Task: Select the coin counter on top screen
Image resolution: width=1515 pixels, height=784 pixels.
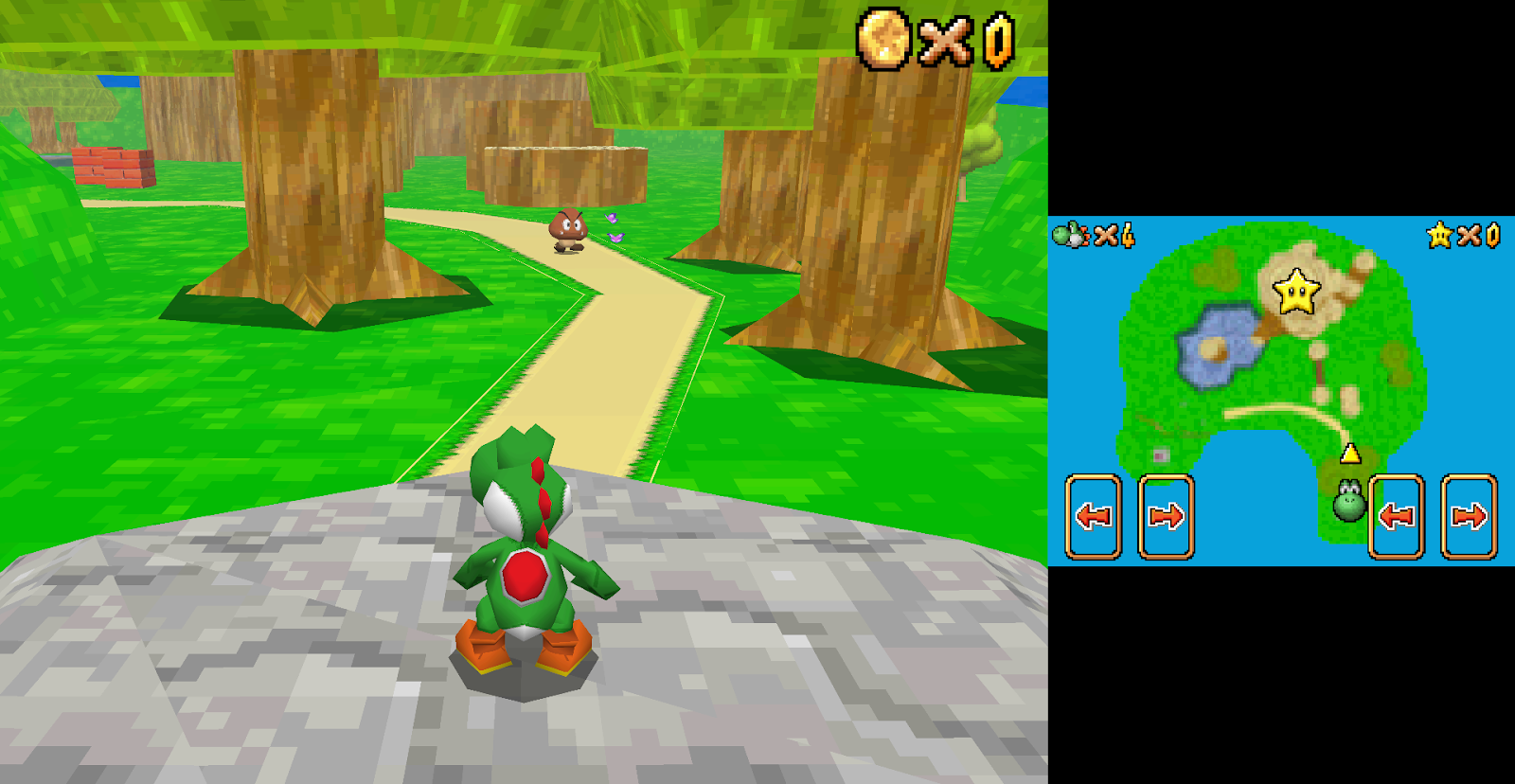Action: pyautogui.click(x=884, y=40)
